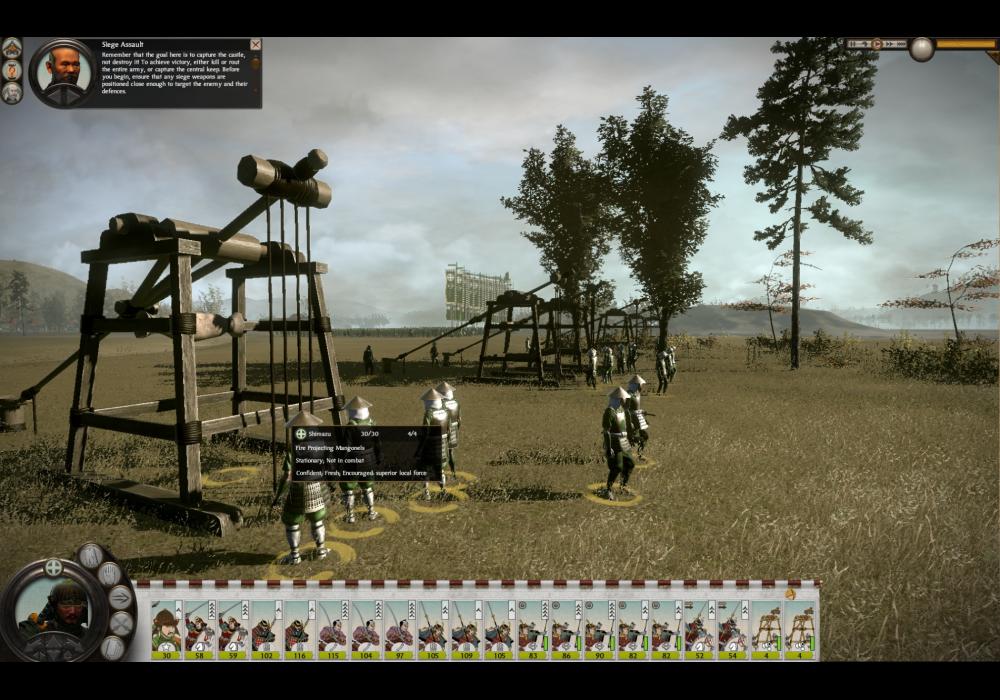Select the general's unit card with 30 men
Viewport: 1000px width, 700px height.
click(166, 629)
